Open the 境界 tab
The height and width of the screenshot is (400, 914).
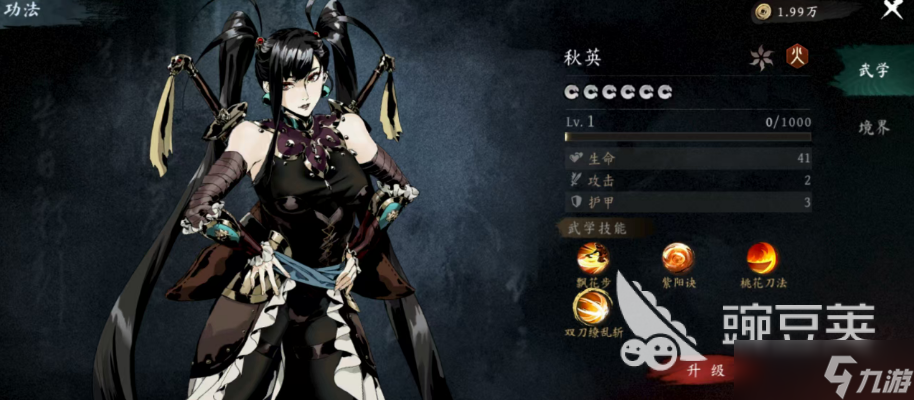click(874, 127)
